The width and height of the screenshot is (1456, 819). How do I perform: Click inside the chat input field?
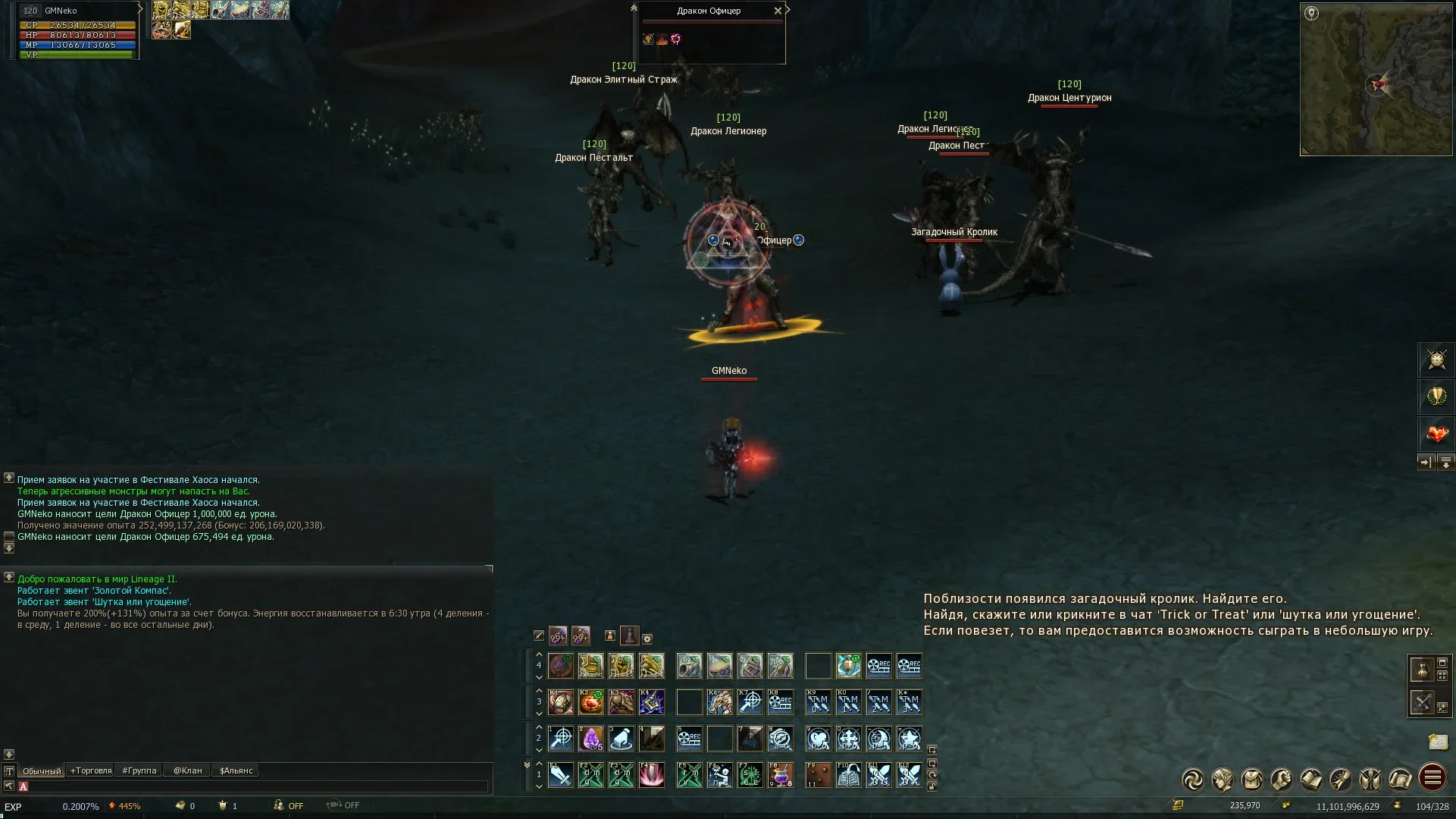point(227,786)
